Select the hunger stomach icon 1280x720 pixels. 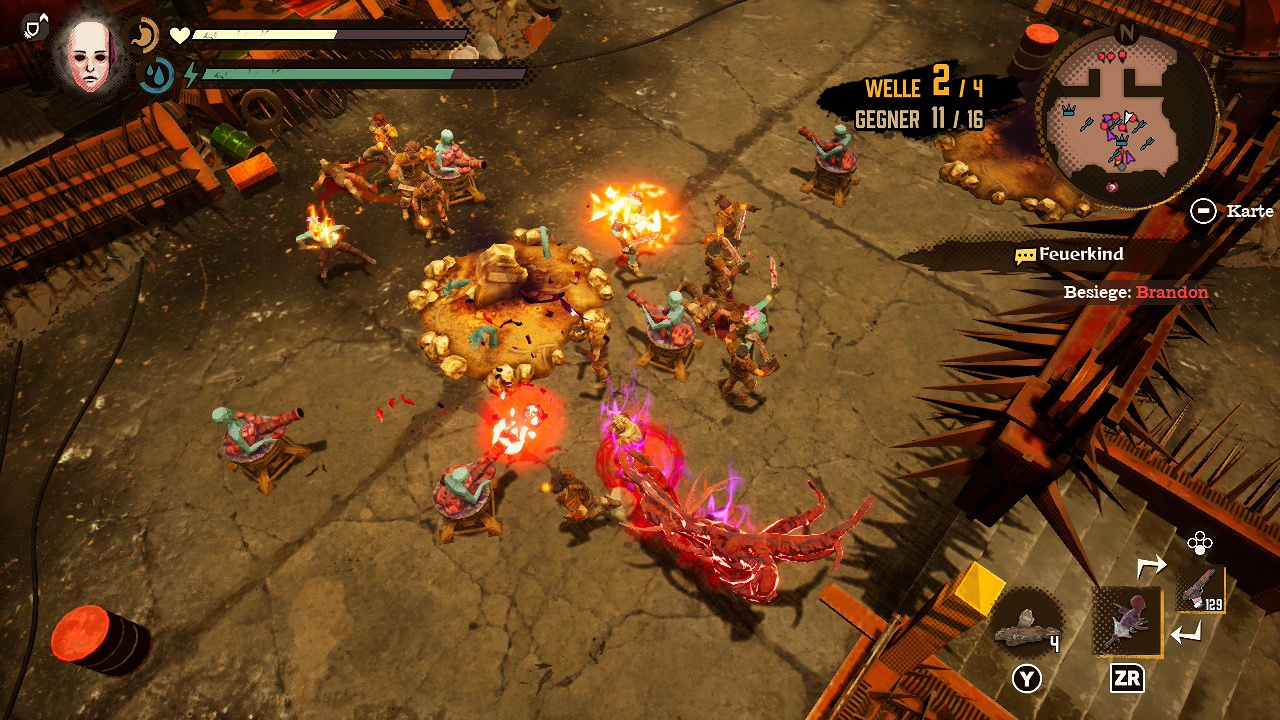tap(145, 36)
